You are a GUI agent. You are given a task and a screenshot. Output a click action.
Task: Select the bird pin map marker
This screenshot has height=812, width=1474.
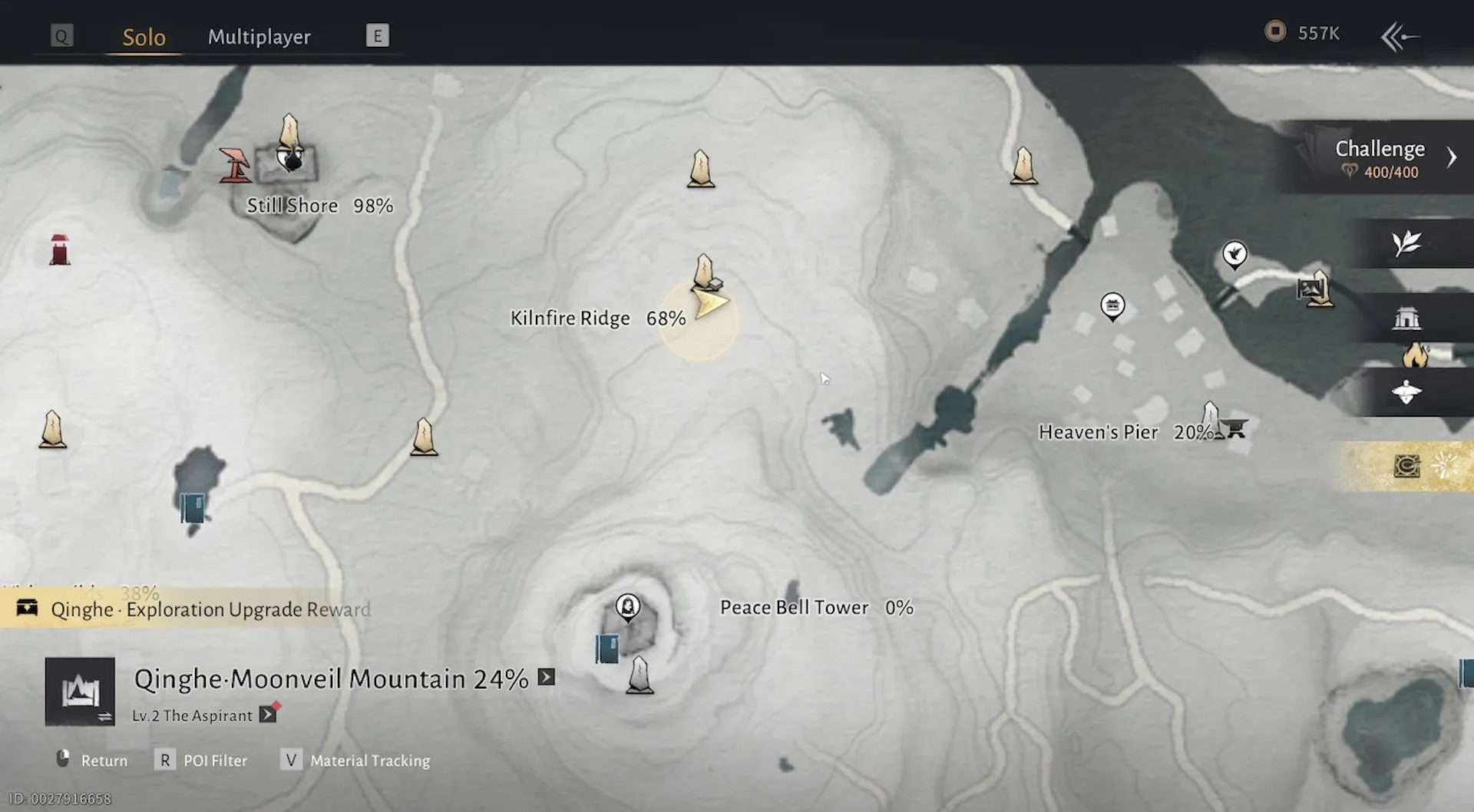click(1234, 254)
